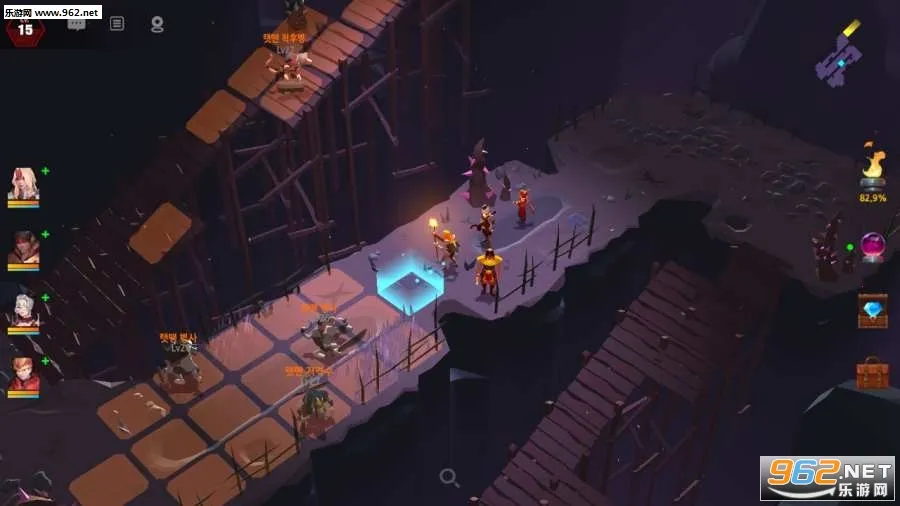
Task: Click the magnifying glass search icon
Action: pos(449,478)
